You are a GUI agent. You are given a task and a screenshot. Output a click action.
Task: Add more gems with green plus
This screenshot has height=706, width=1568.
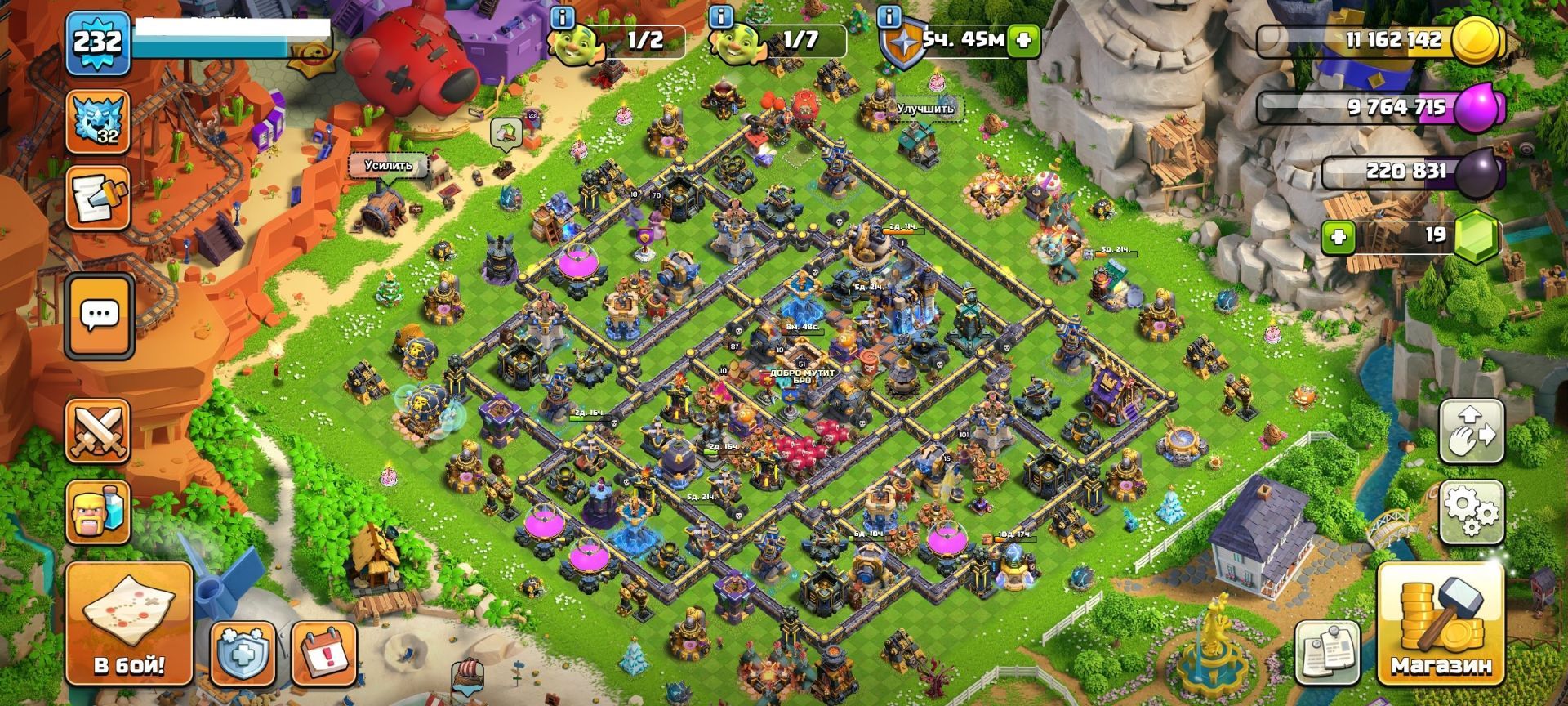pyautogui.click(x=1338, y=237)
